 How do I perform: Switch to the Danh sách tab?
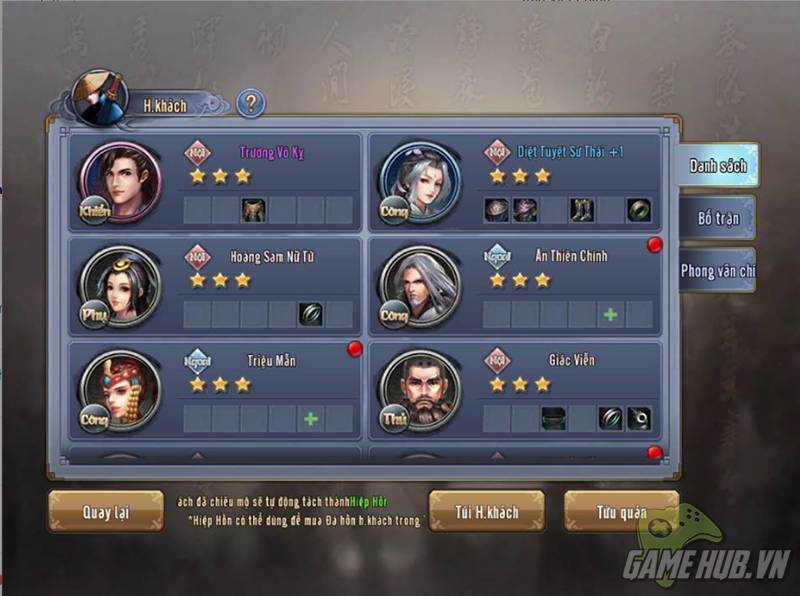click(717, 166)
